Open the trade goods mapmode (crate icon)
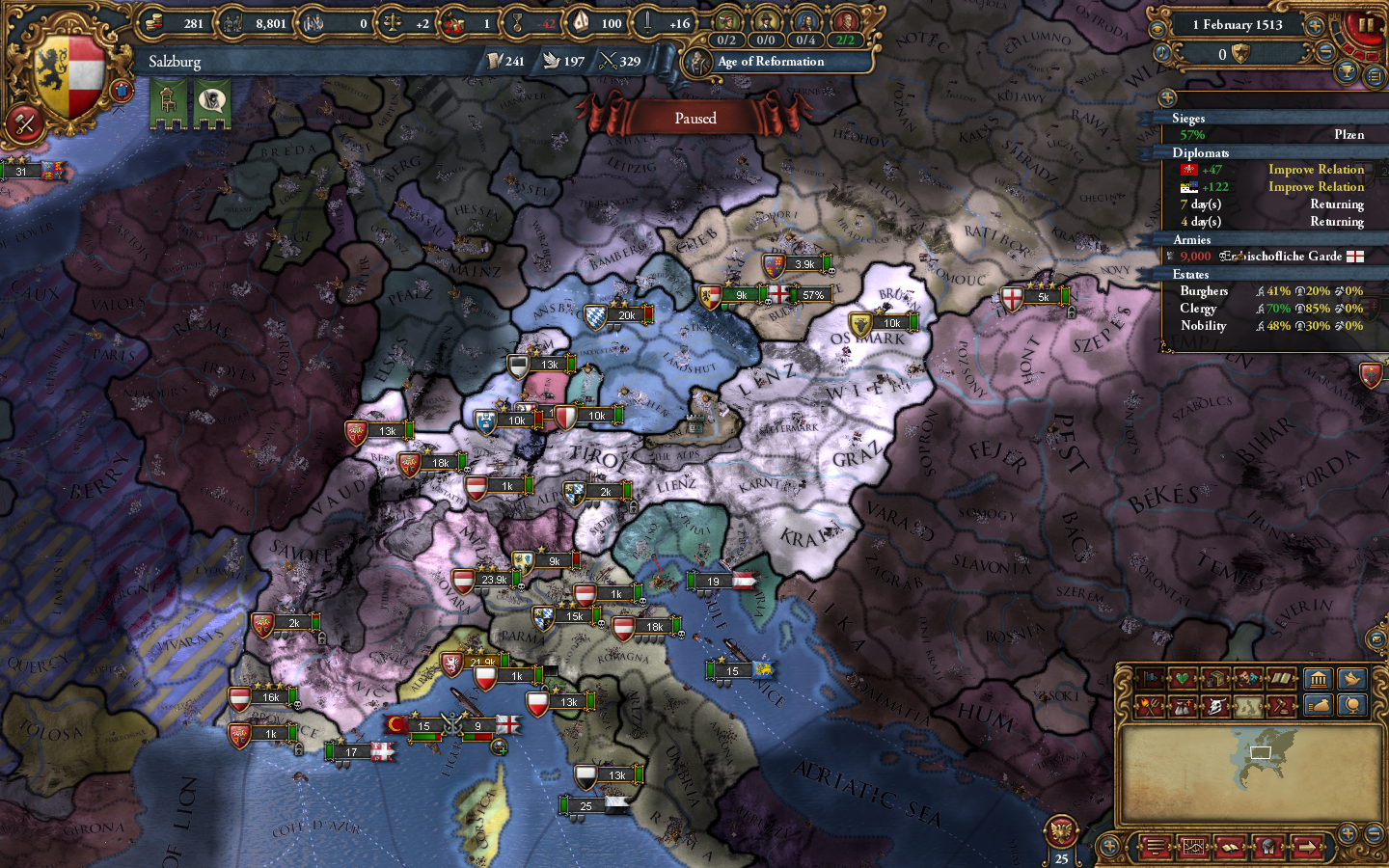1389x868 pixels. (1216, 678)
